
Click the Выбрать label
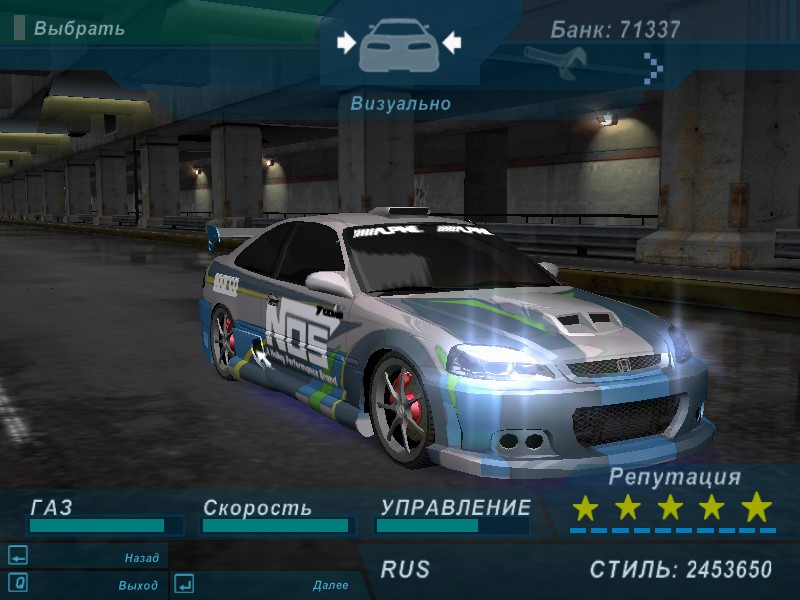click(79, 28)
